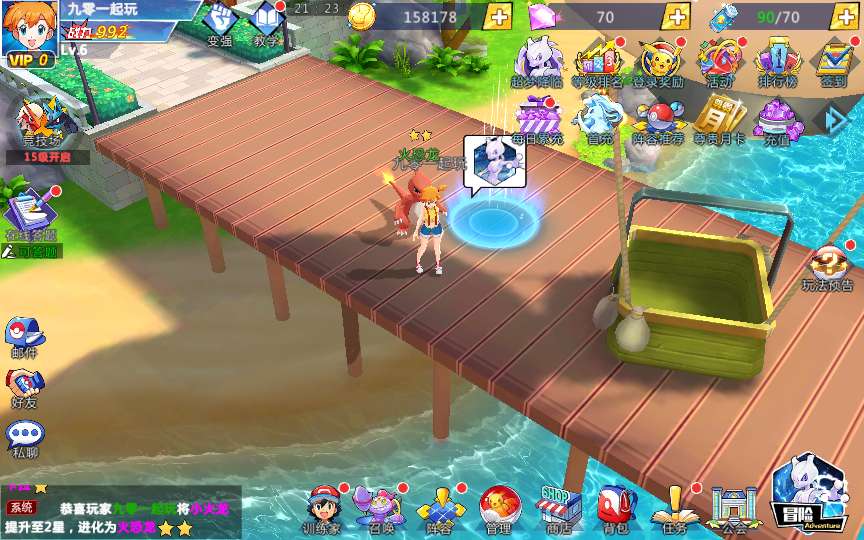Open the 背包 backpack

[x=613, y=507]
